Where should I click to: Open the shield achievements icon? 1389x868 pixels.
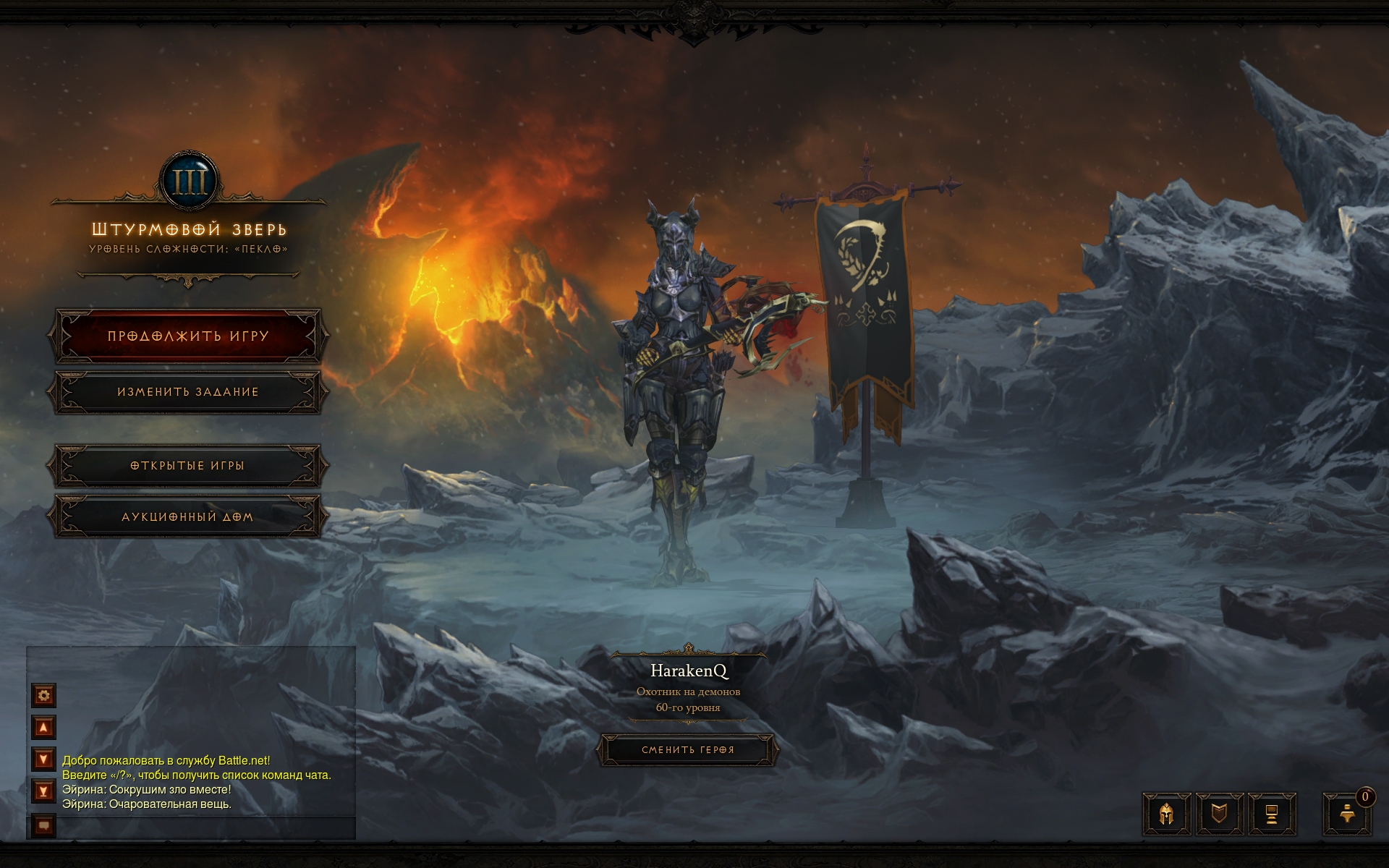pyautogui.click(x=1220, y=814)
